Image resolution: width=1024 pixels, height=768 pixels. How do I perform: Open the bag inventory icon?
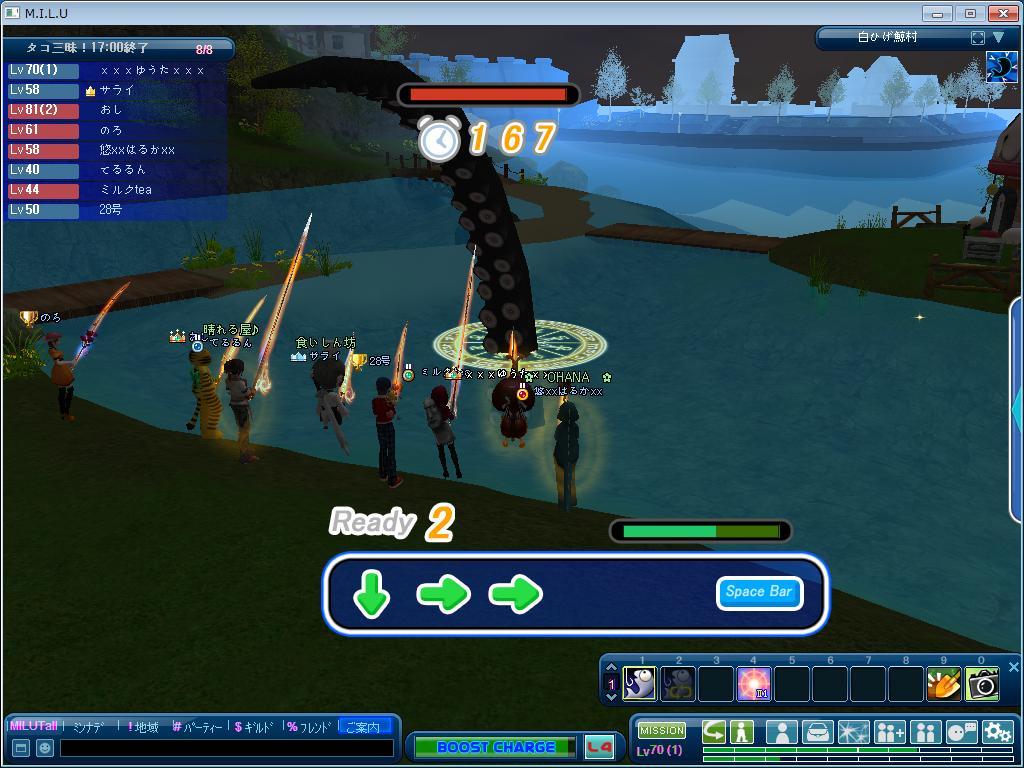point(817,732)
